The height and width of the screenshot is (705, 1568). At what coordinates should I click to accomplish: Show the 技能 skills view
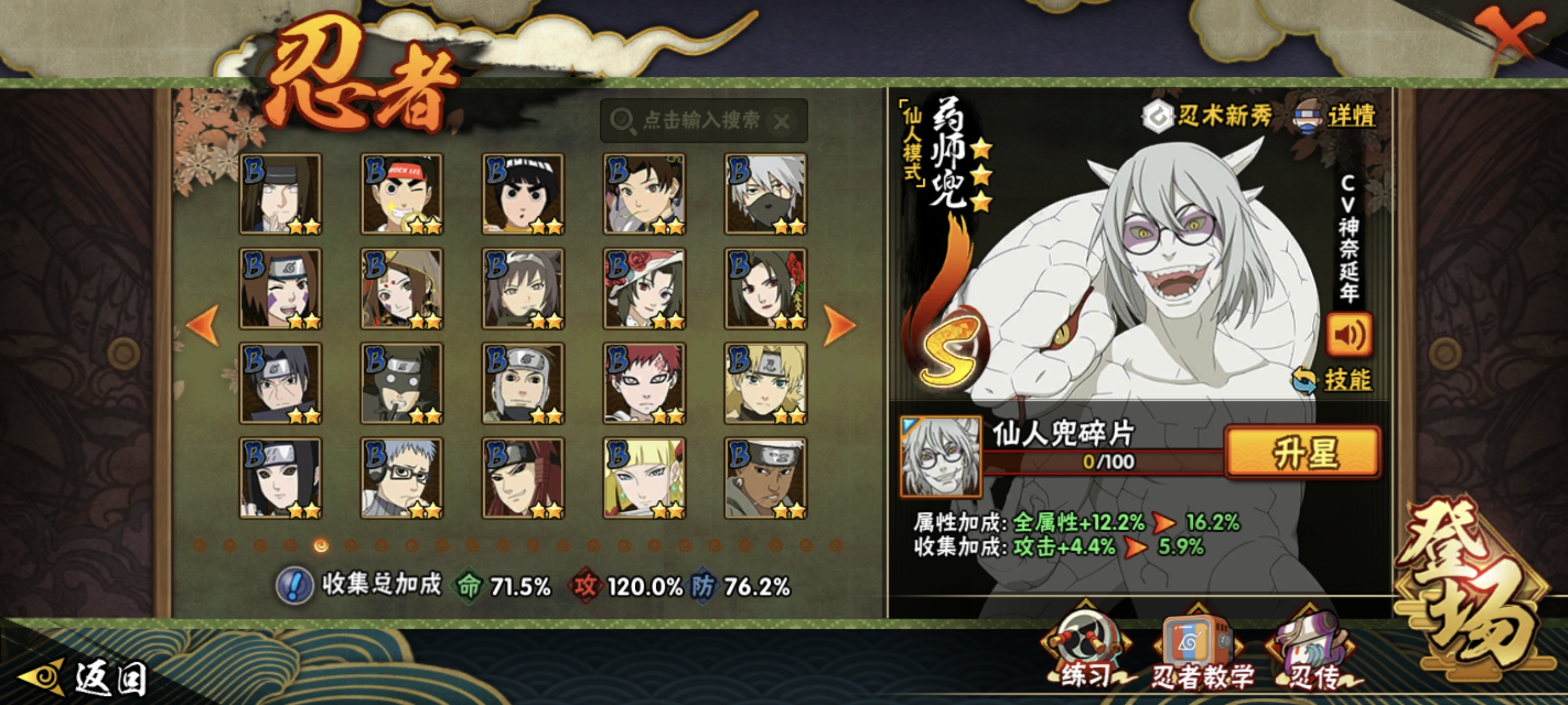tap(1347, 380)
